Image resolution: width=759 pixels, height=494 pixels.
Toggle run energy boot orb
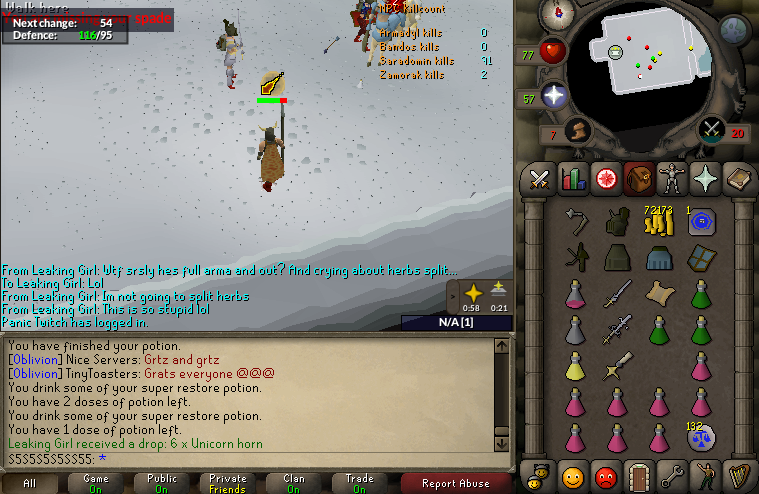(577, 130)
